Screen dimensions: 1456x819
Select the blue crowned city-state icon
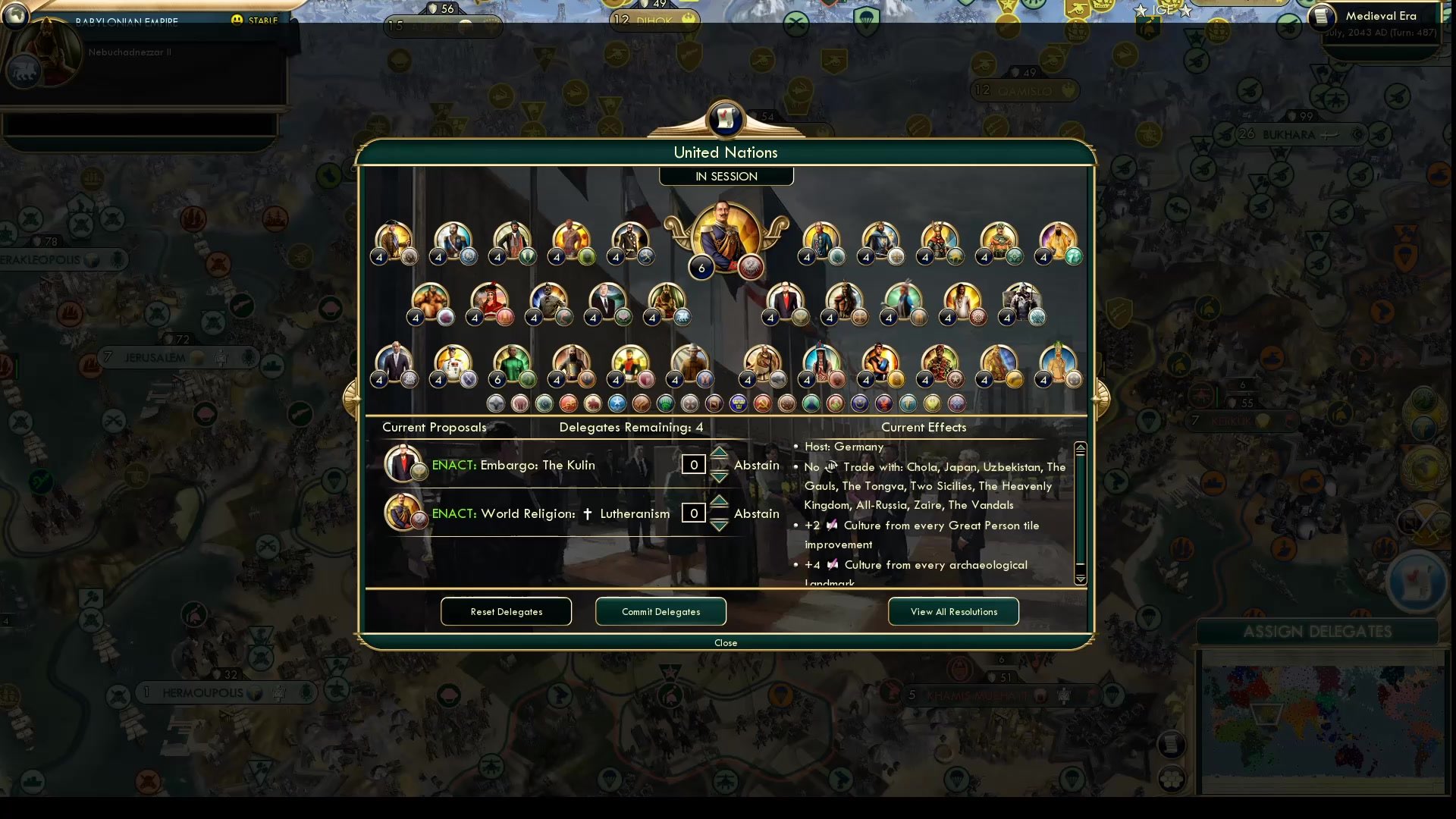tap(738, 403)
